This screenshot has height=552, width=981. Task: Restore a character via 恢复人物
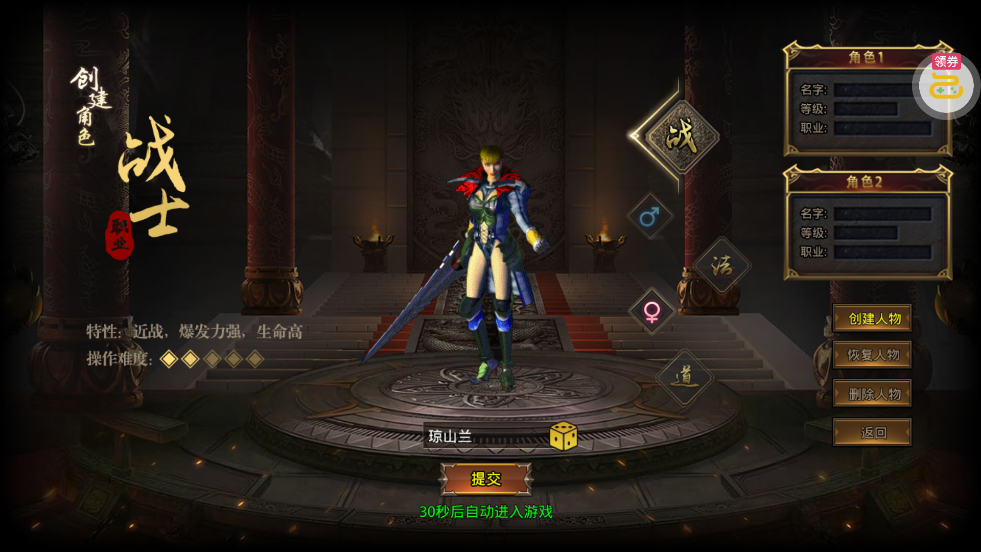[872, 355]
